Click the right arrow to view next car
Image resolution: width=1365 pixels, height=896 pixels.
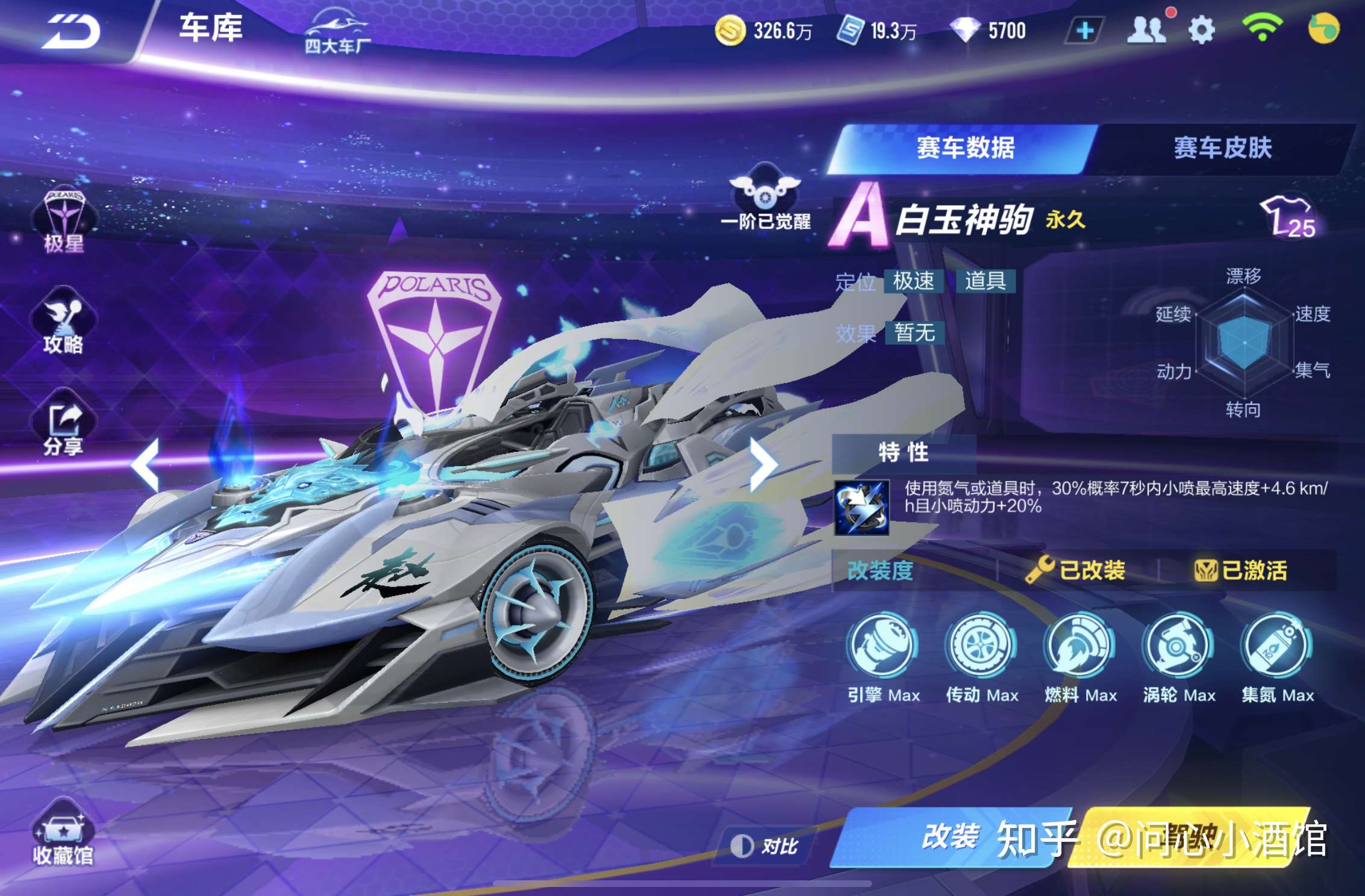pyautogui.click(x=765, y=464)
